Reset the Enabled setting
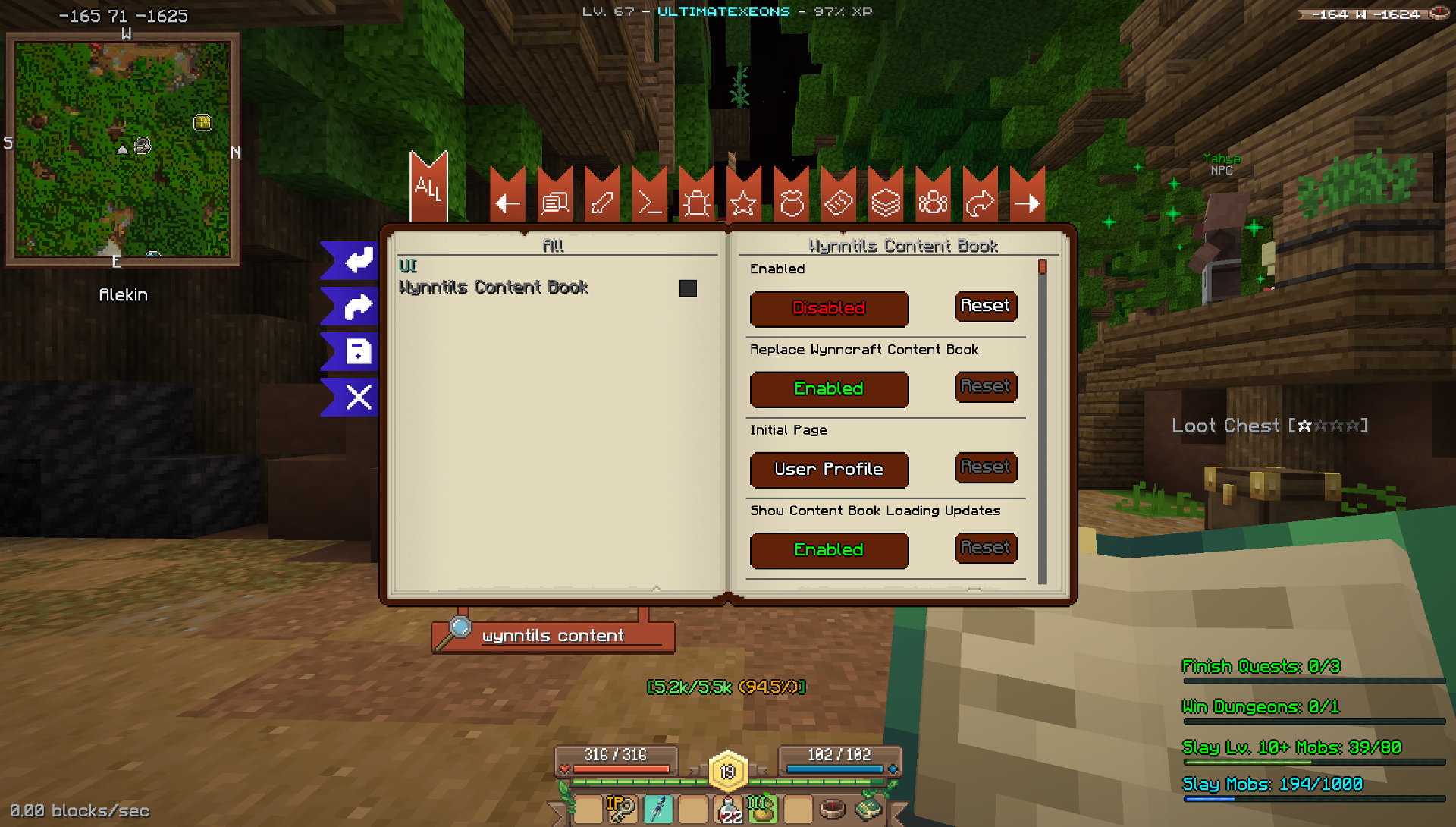Image resolution: width=1456 pixels, height=827 pixels. [x=985, y=307]
